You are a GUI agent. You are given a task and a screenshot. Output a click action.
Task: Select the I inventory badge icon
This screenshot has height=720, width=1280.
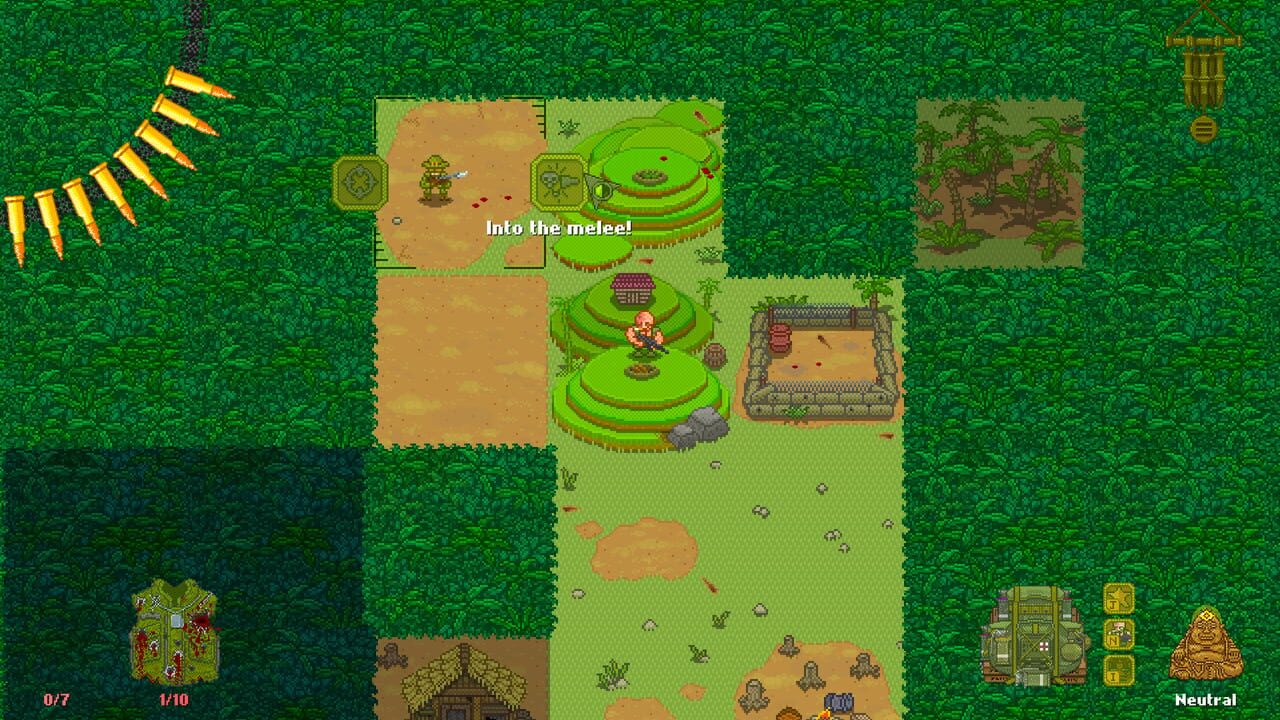click(1118, 670)
